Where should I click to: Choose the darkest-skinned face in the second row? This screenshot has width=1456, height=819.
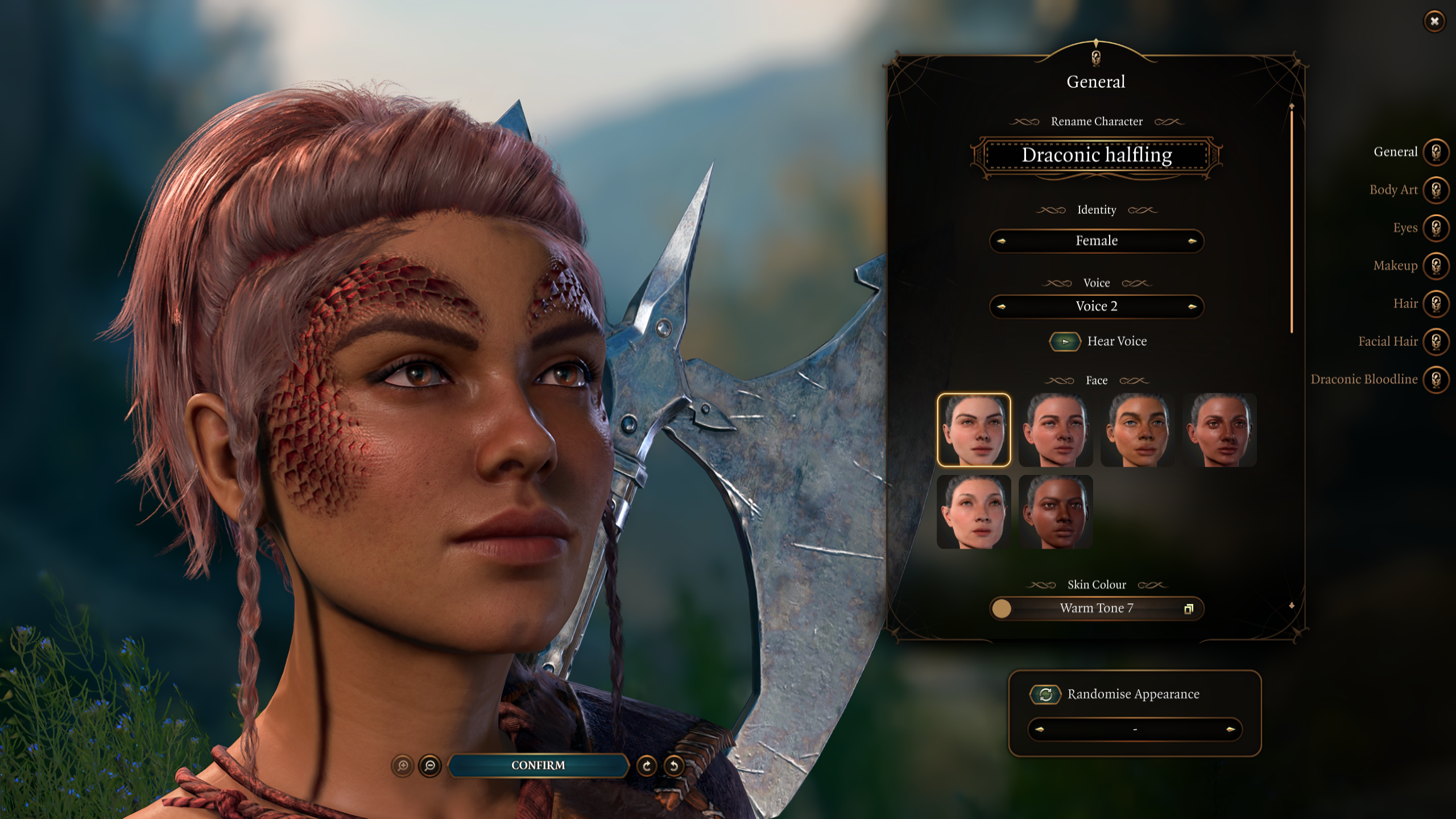(1056, 512)
